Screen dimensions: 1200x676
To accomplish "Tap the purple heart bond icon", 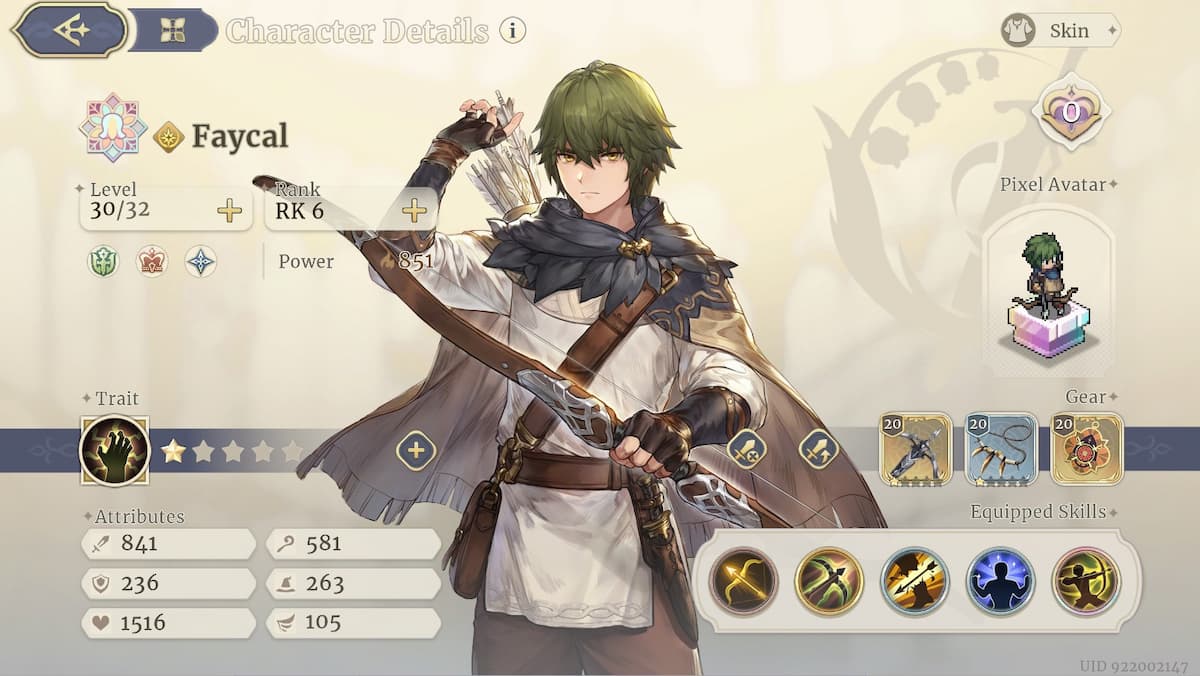I will pos(1071,113).
